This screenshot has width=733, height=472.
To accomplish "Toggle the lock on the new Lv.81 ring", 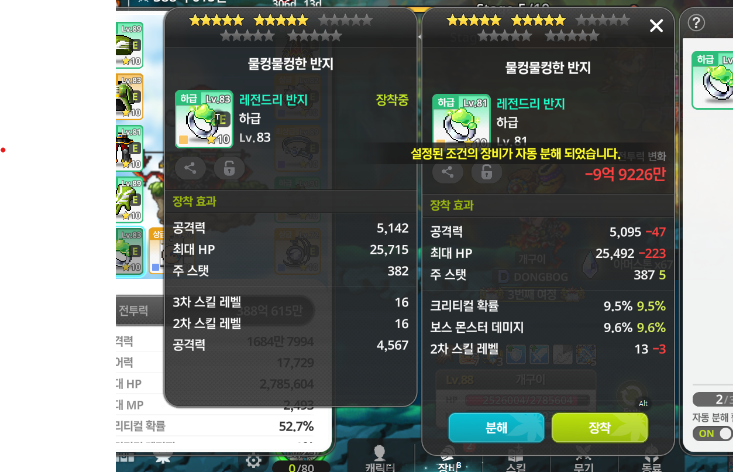I will (x=486, y=172).
